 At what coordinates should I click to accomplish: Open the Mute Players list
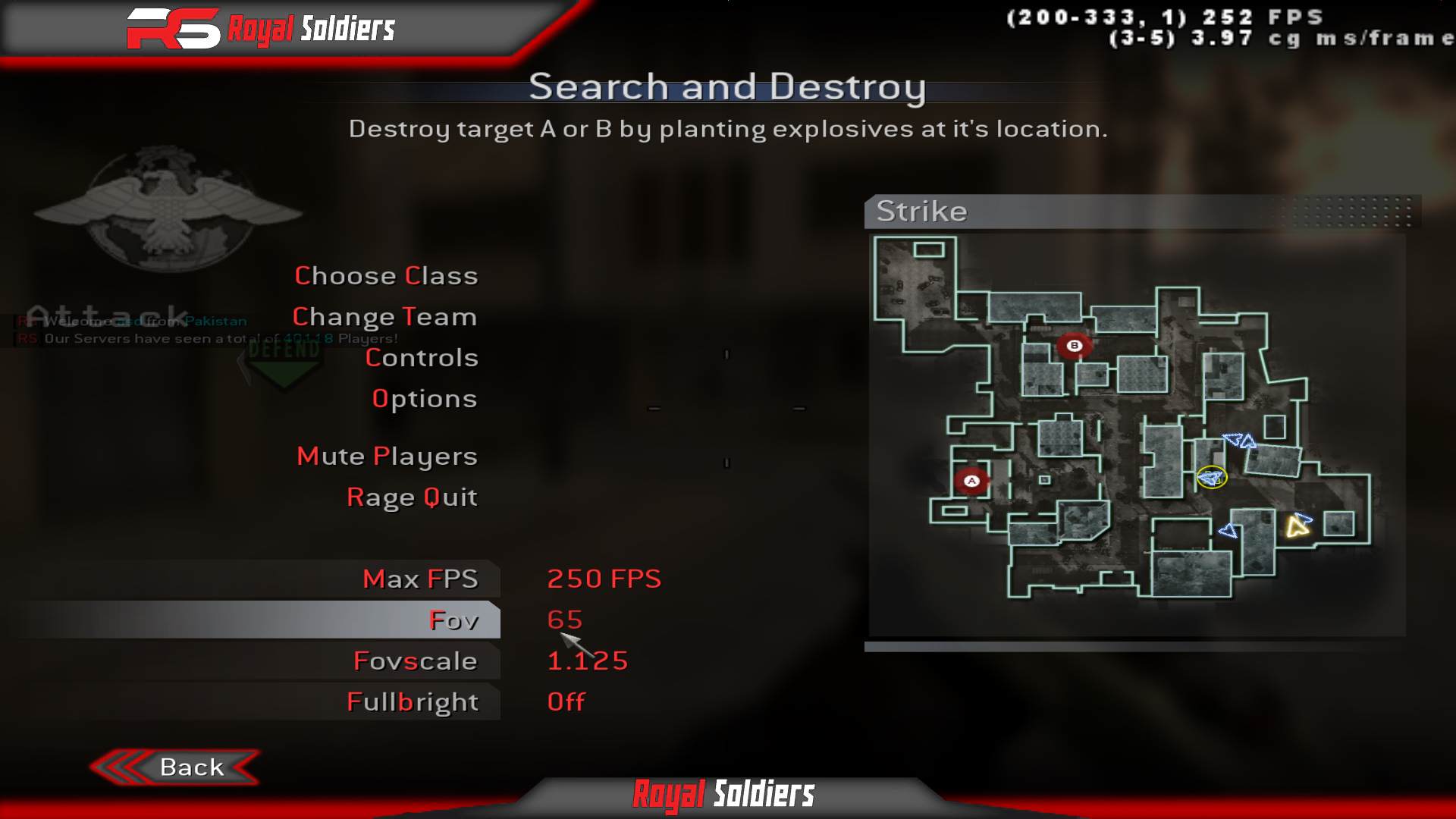tap(386, 456)
